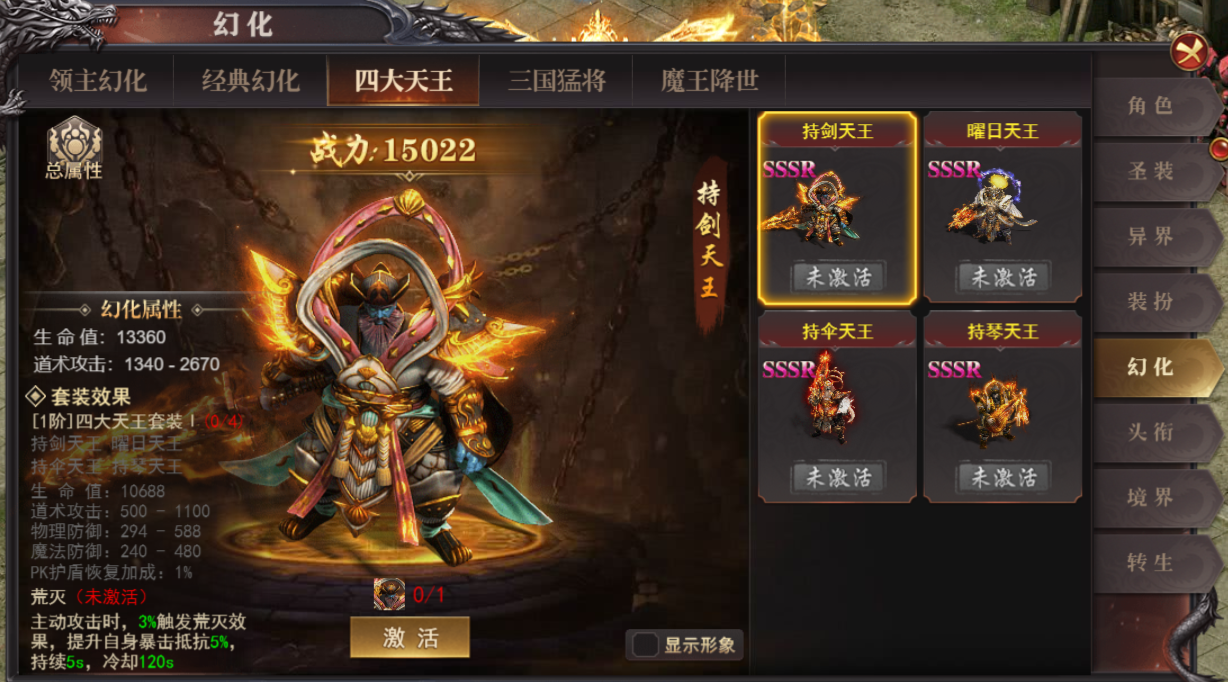
Task: Select the 持剑天王 card
Action: (x=837, y=207)
